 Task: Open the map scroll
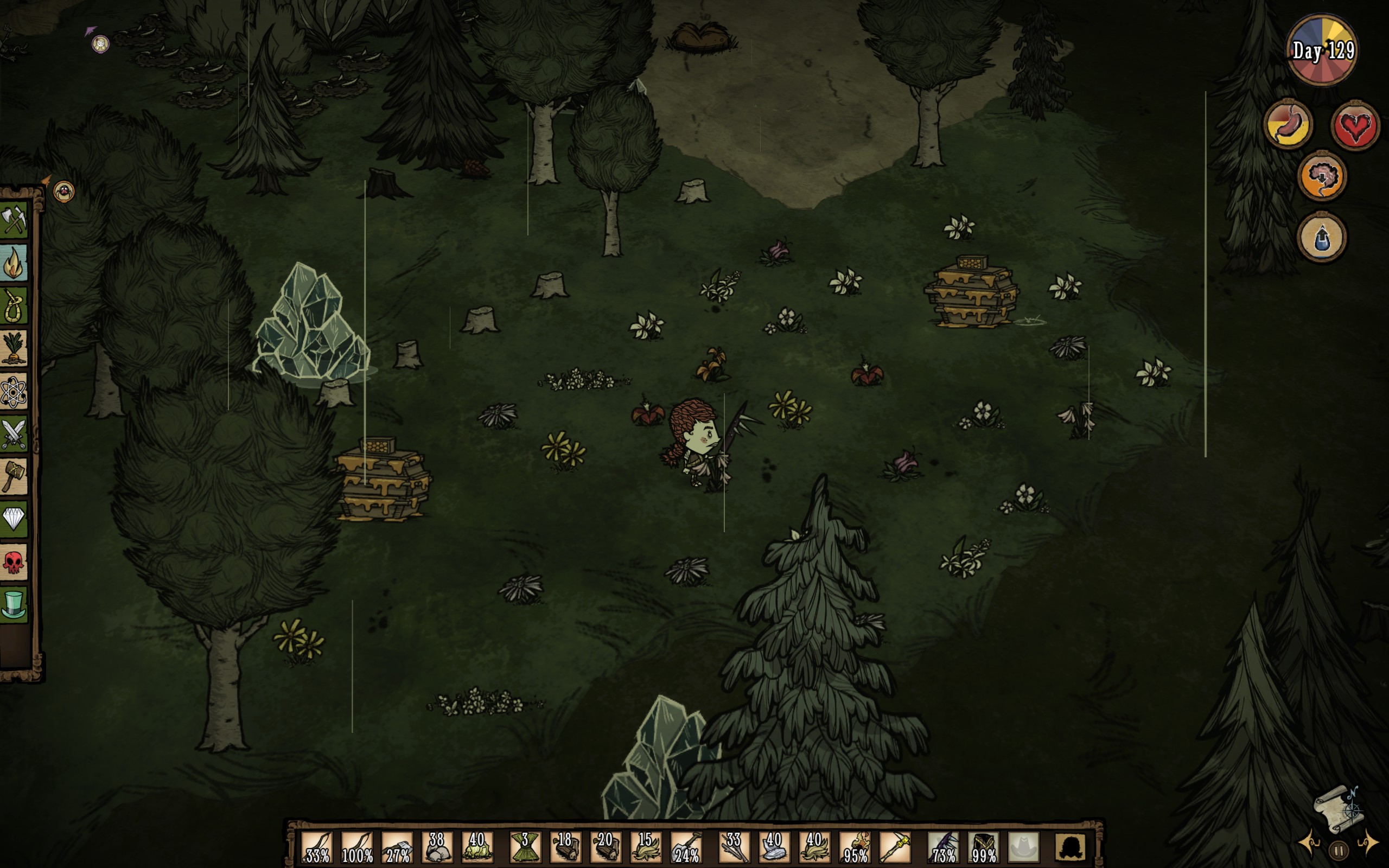point(1340,809)
